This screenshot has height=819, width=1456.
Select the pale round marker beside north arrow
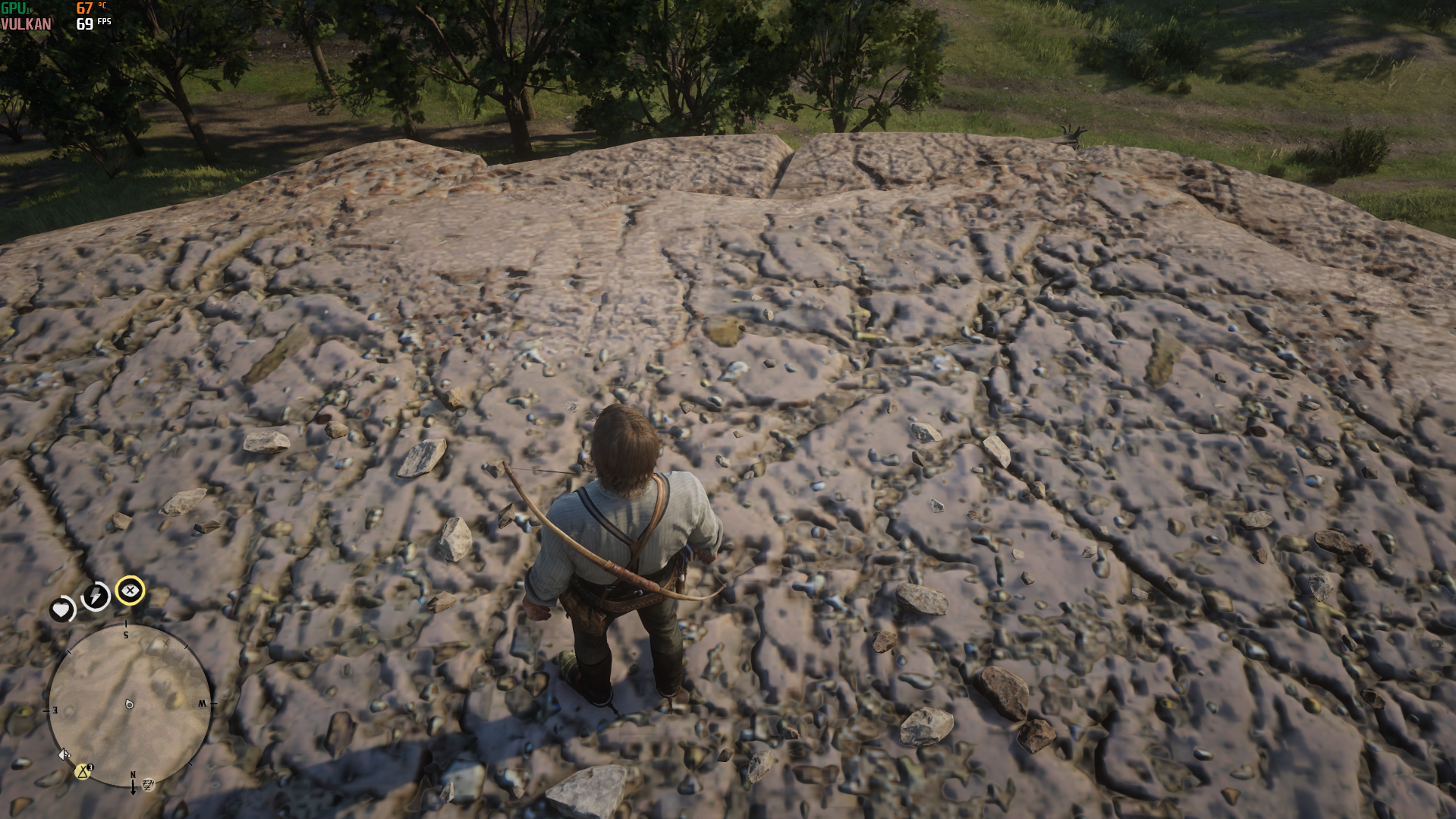click(149, 785)
